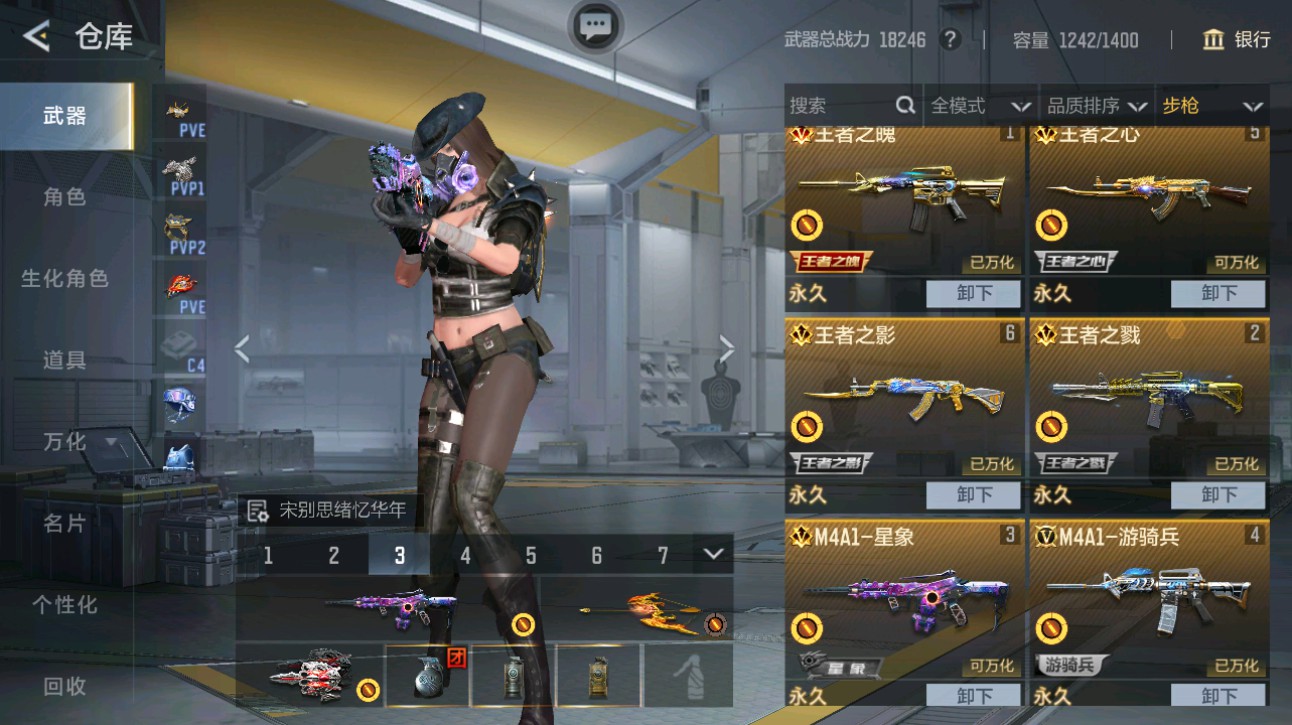Click the chat bubble icon at top
1292x725 pixels.
point(594,27)
